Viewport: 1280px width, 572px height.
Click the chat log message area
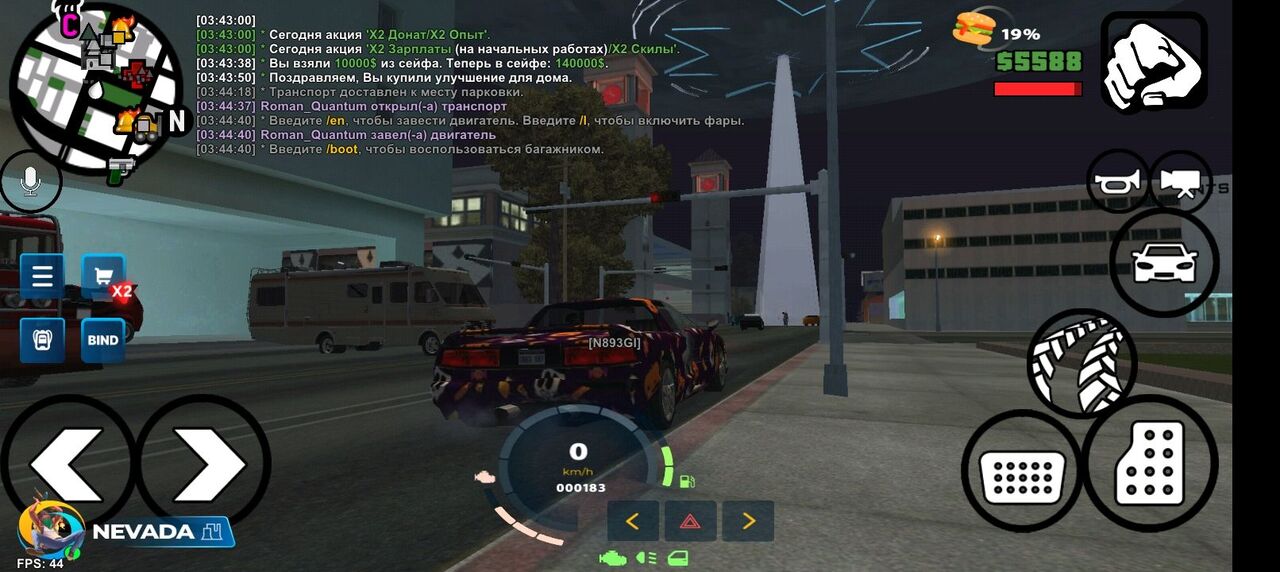click(x=470, y=85)
